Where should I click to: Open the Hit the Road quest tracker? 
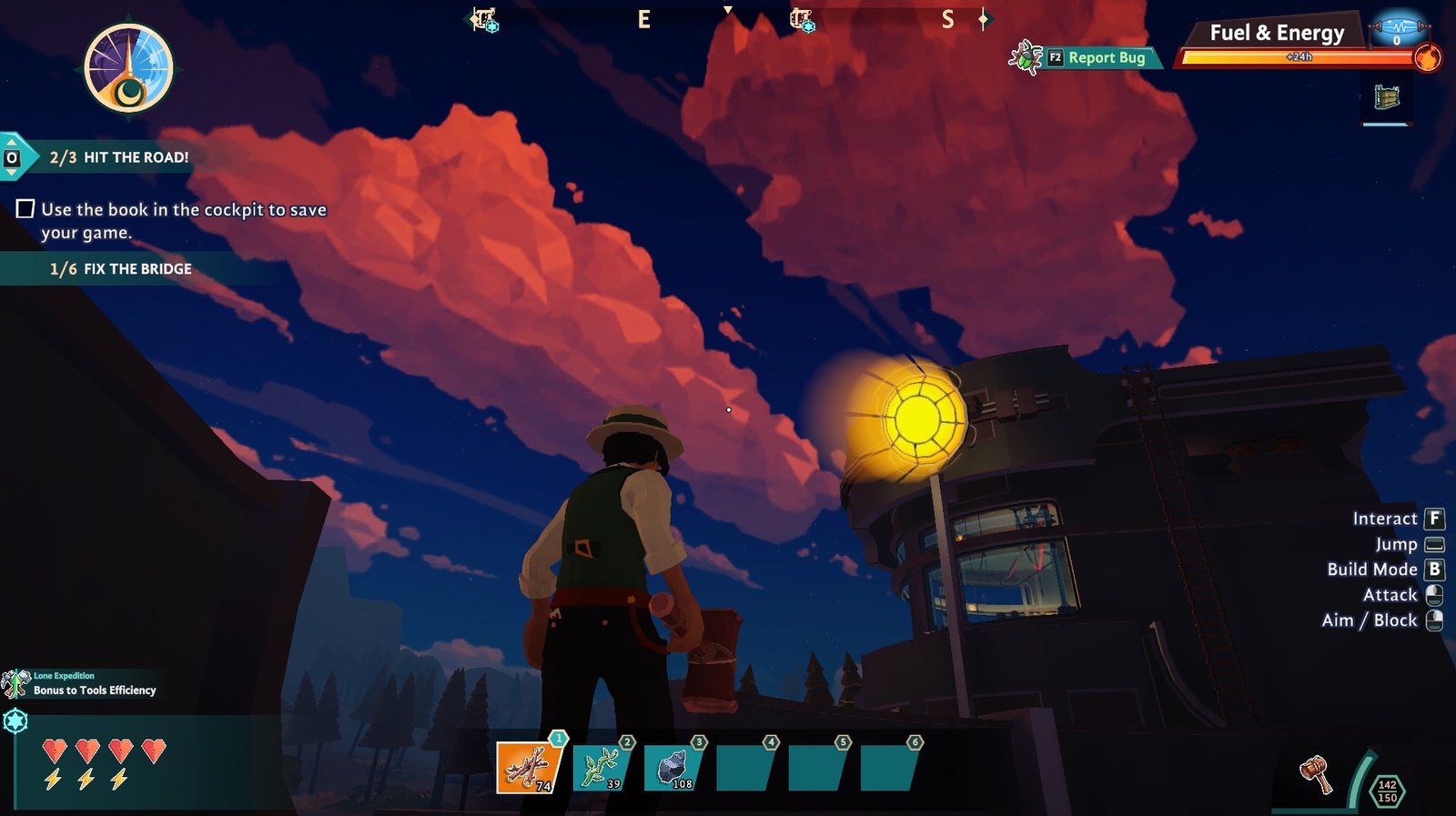coord(118,157)
